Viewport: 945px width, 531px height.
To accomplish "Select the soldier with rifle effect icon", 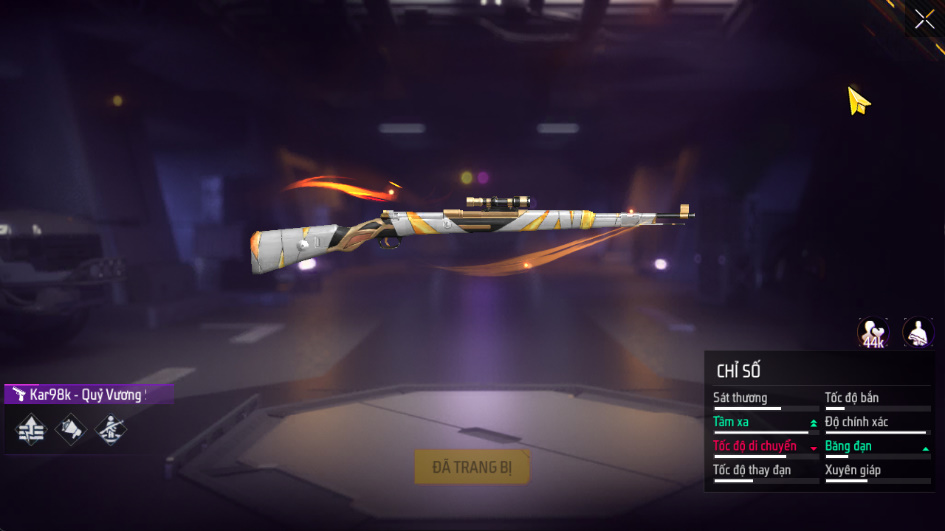I will click(110, 429).
